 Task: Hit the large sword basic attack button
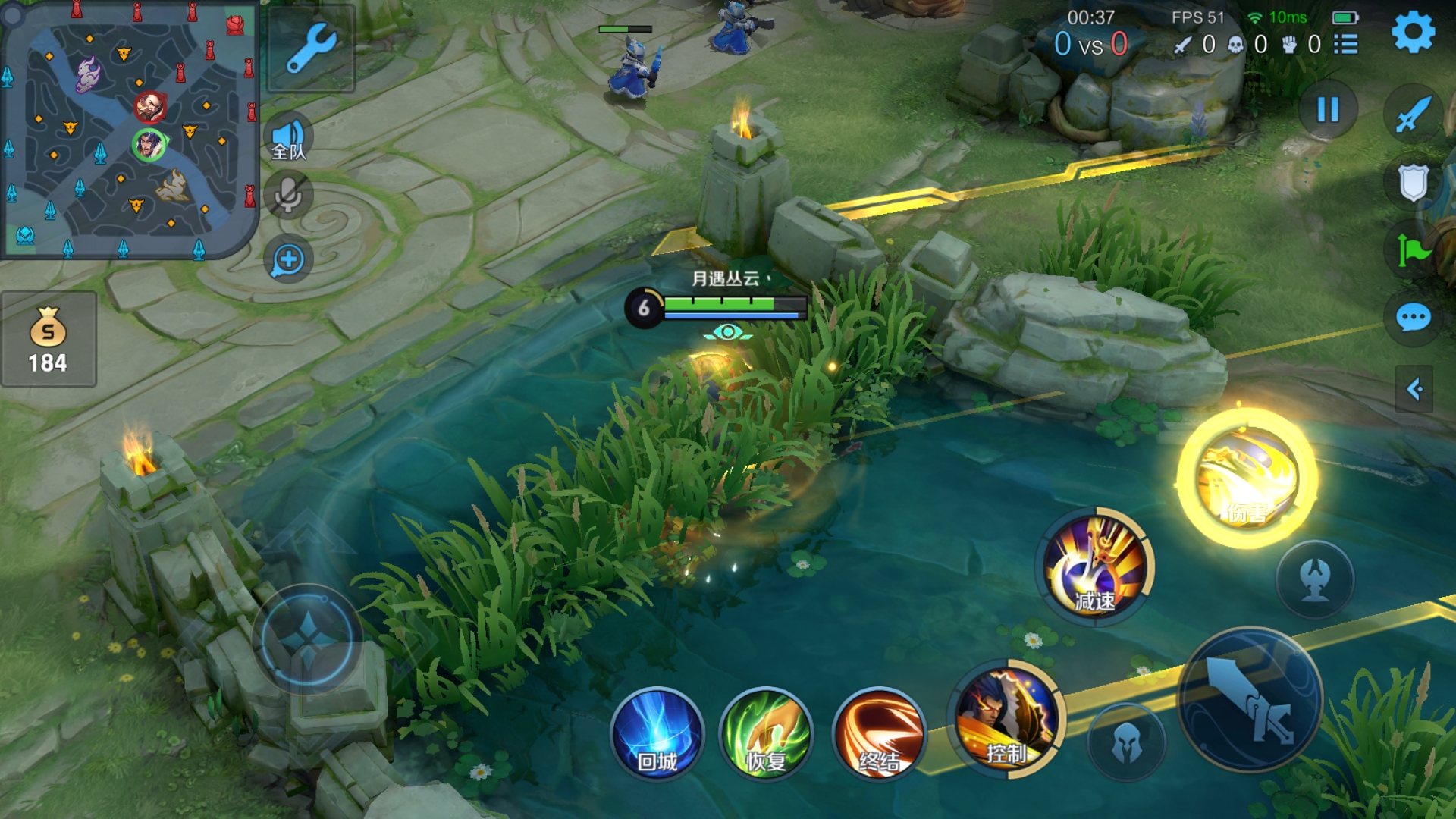[x=1250, y=699]
